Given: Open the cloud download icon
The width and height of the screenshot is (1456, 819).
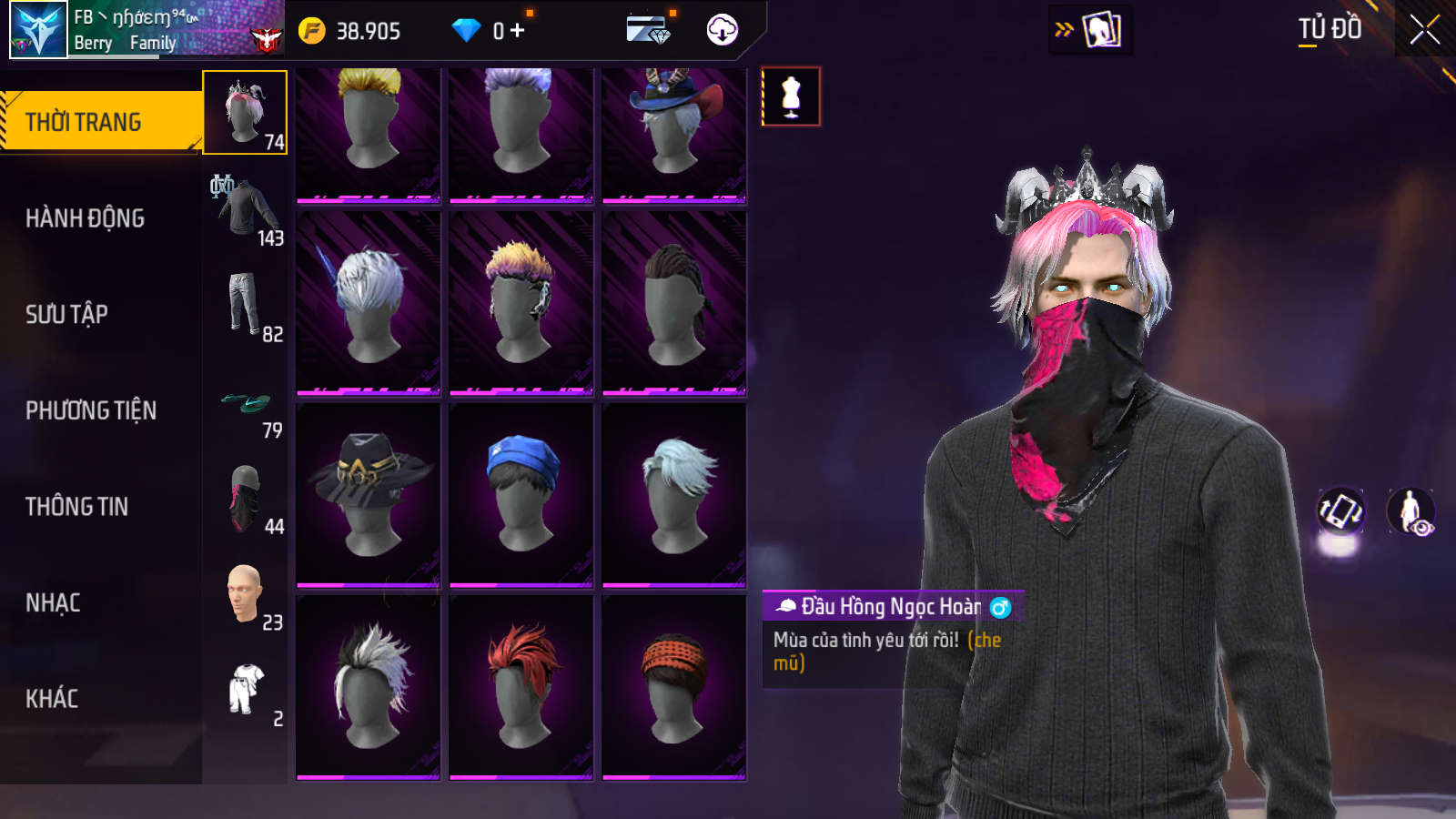Looking at the screenshot, I should point(722,30).
